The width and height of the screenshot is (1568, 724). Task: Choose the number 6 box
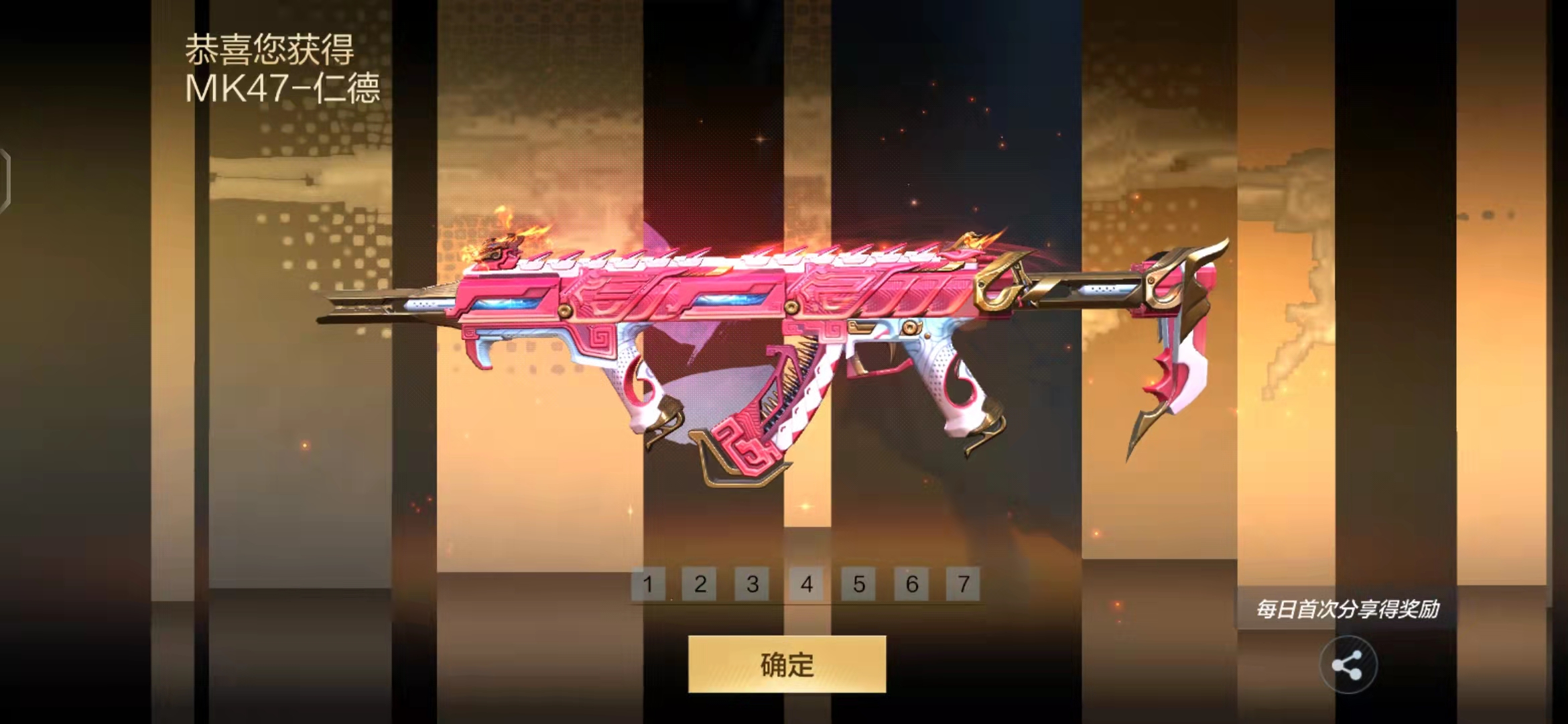click(x=911, y=584)
